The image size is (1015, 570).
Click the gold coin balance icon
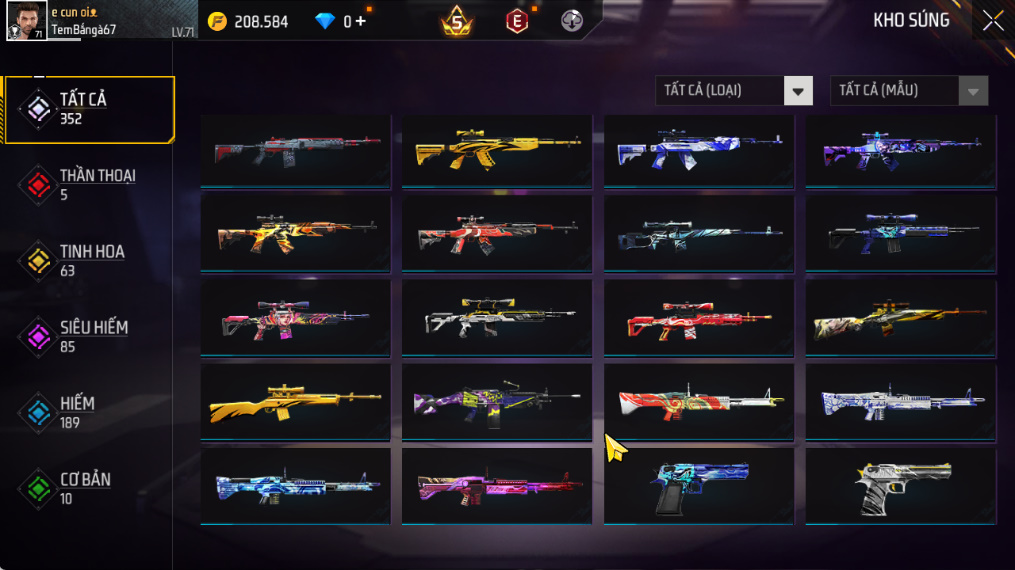pyautogui.click(x=217, y=21)
